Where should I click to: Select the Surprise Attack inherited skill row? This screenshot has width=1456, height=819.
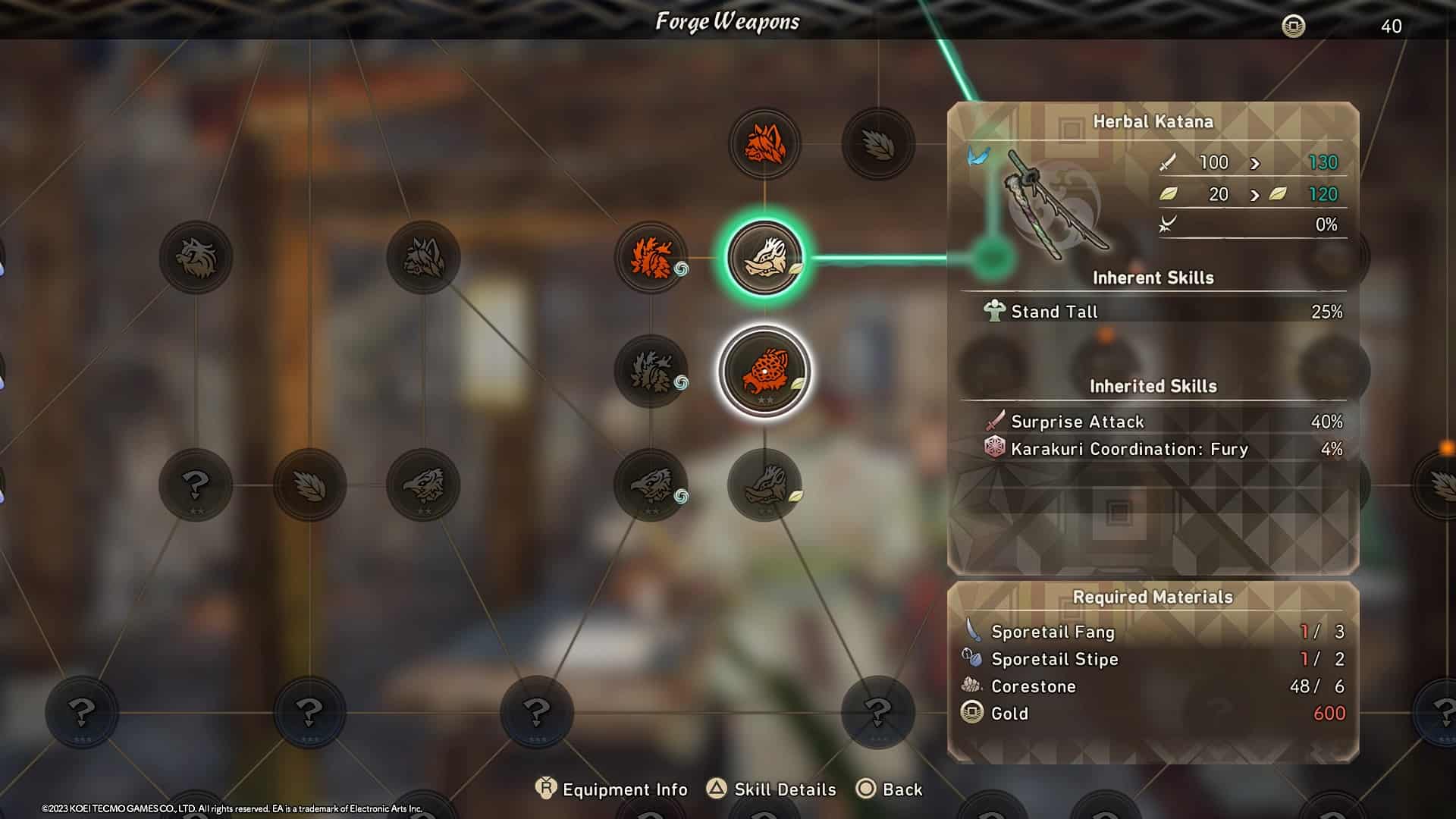tap(1153, 422)
